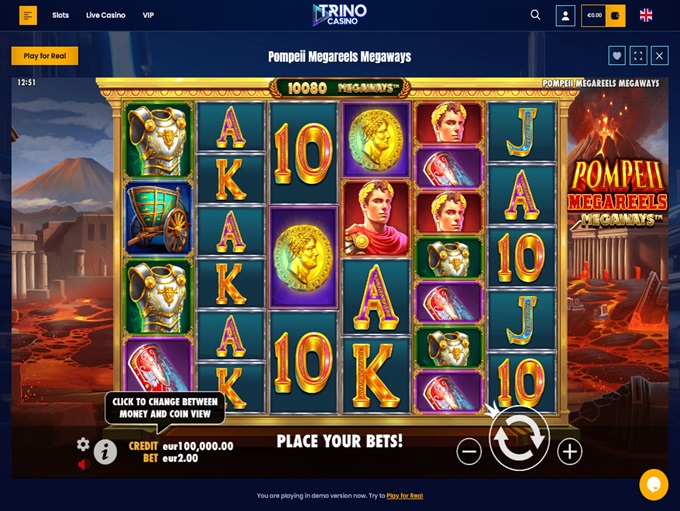Open the user account profile icon
680x511 pixels.
[565, 16]
